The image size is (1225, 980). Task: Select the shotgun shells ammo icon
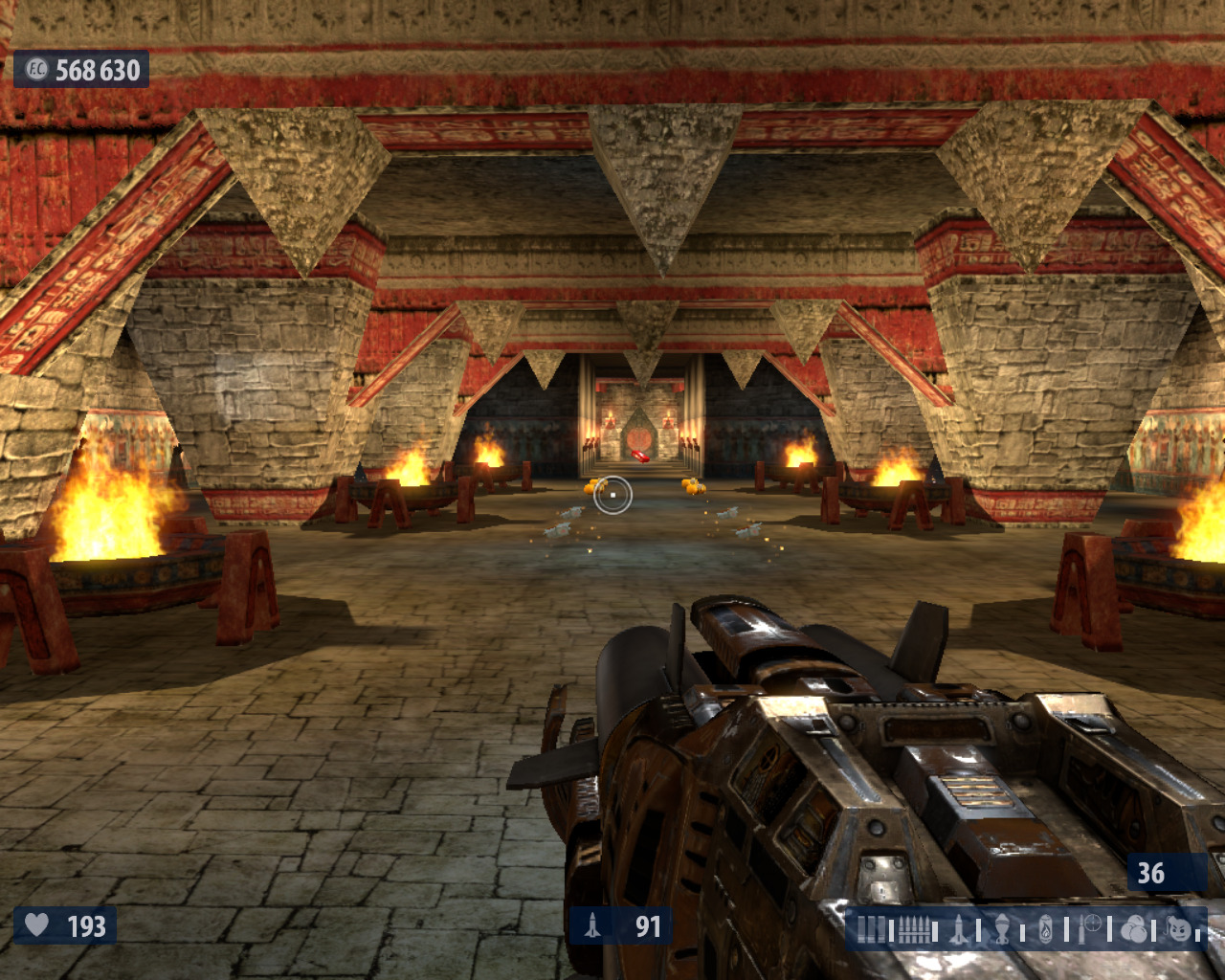tap(871, 929)
